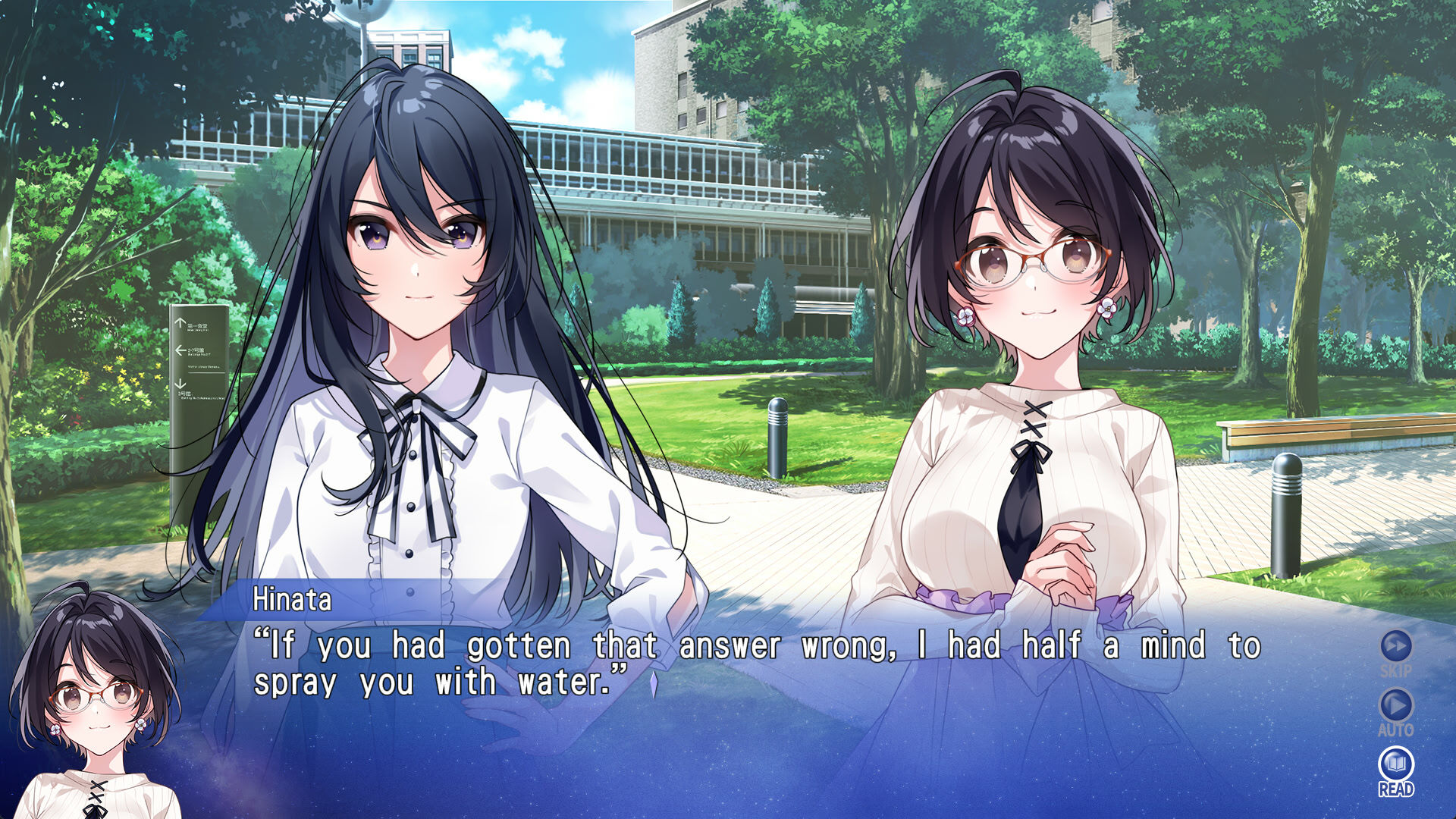This screenshot has height=819, width=1456.
Task: Advance the dialogue at the text cursor
Action: [x=653, y=684]
